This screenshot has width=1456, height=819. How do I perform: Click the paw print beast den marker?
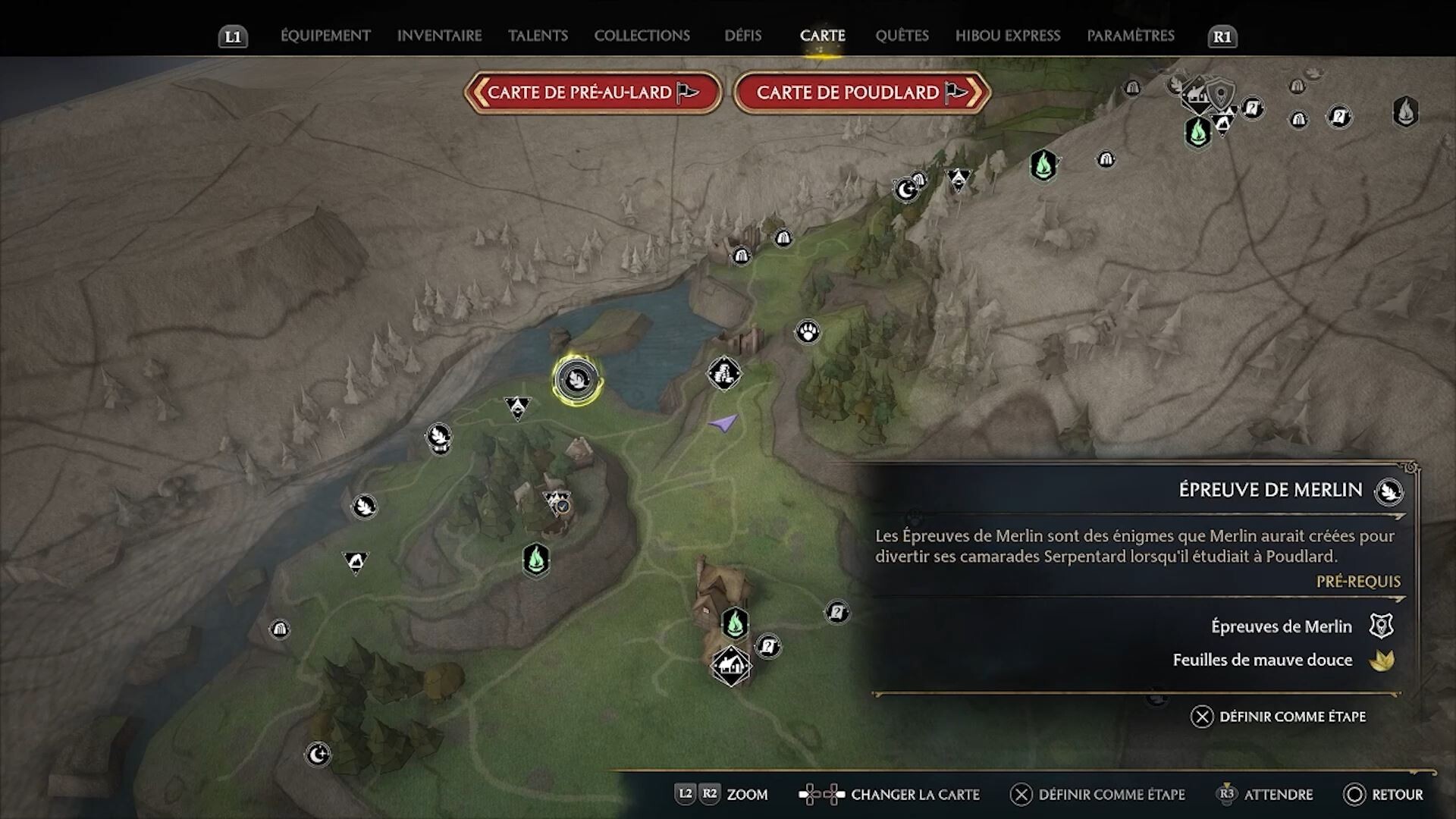click(x=808, y=332)
